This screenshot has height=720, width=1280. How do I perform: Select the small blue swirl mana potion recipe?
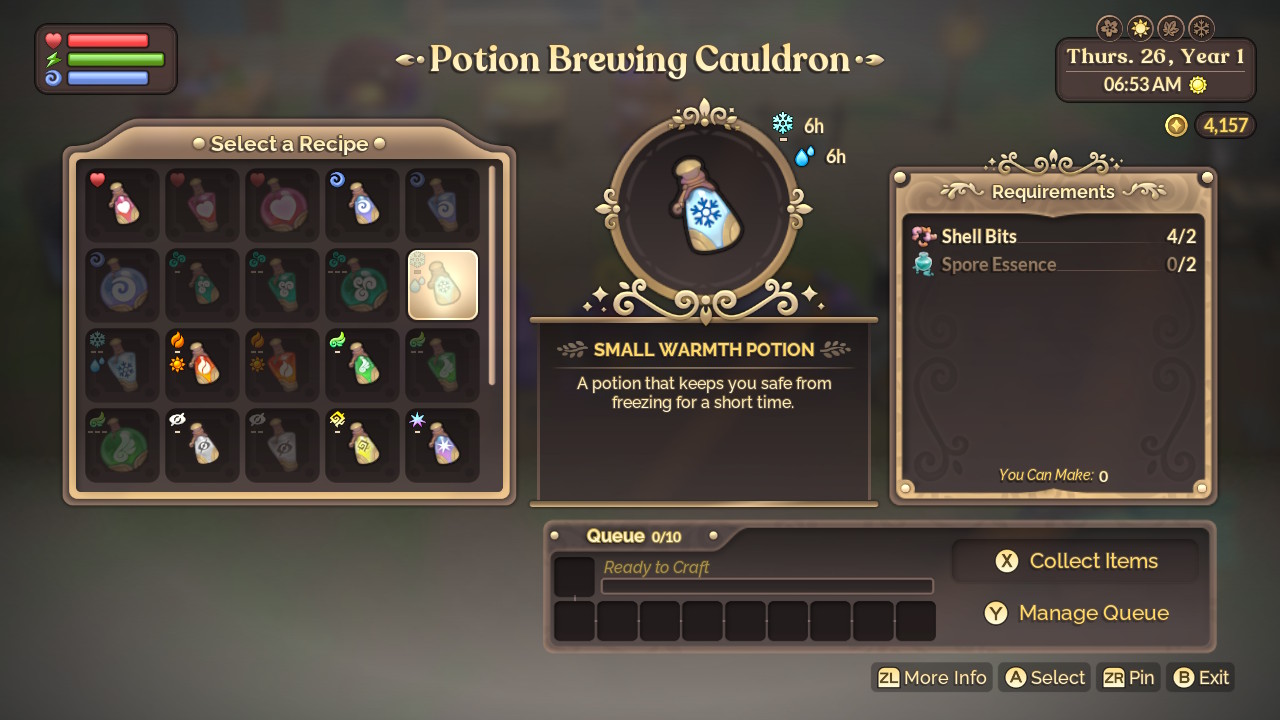click(362, 205)
